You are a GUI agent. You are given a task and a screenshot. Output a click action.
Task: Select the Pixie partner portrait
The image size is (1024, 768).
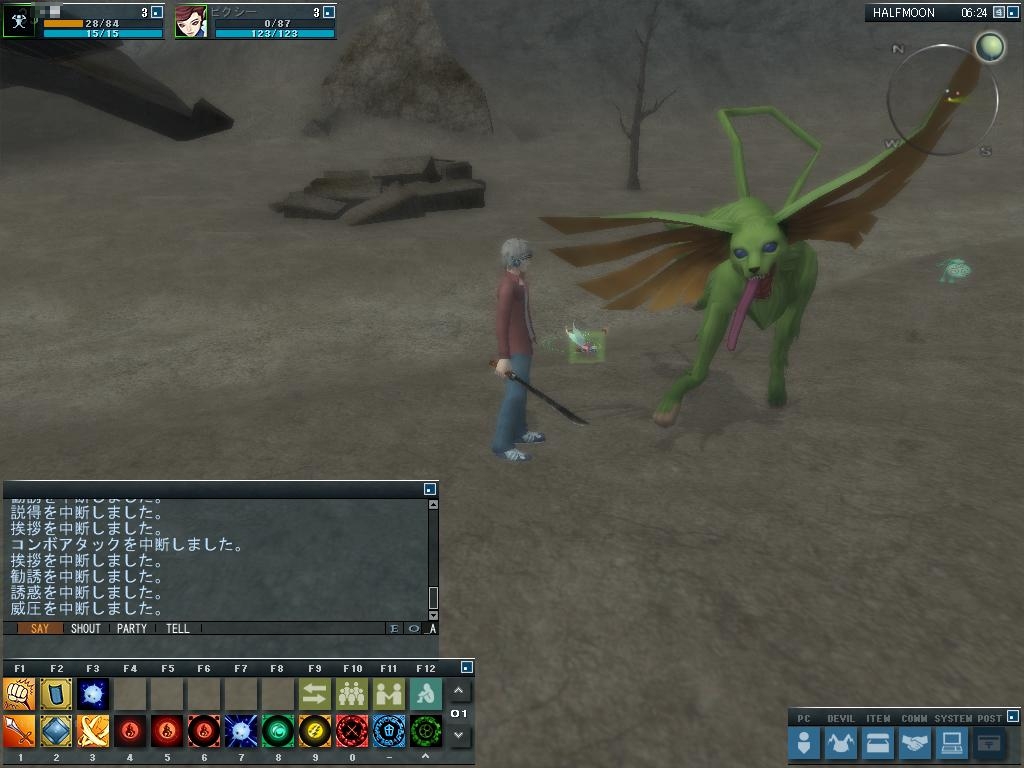[x=191, y=22]
